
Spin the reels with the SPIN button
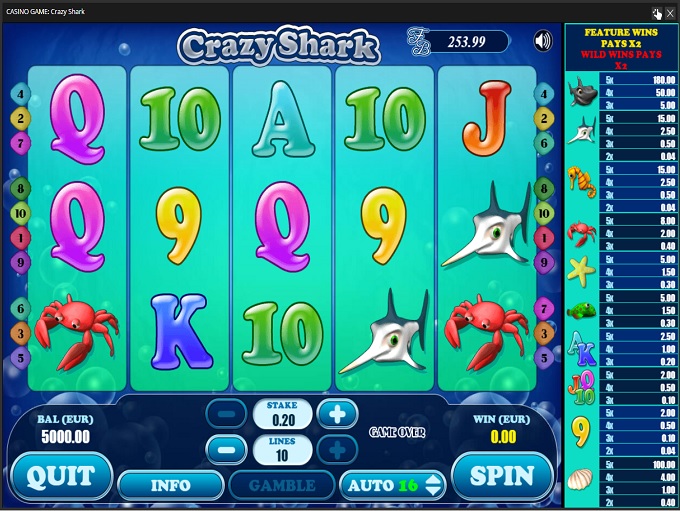click(x=502, y=476)
